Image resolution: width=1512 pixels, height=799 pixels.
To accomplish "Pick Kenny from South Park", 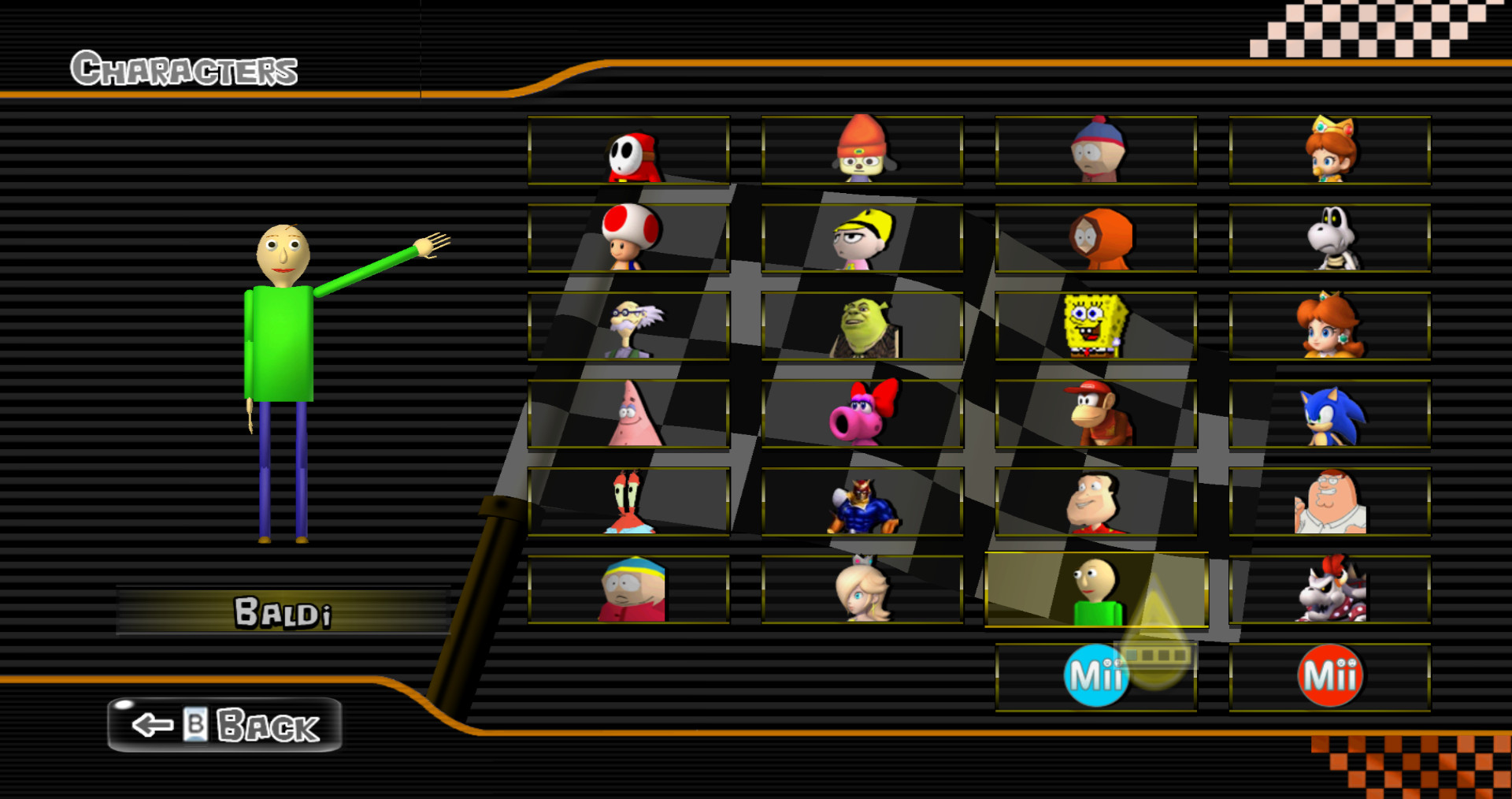I will (x=1095, y=239).
